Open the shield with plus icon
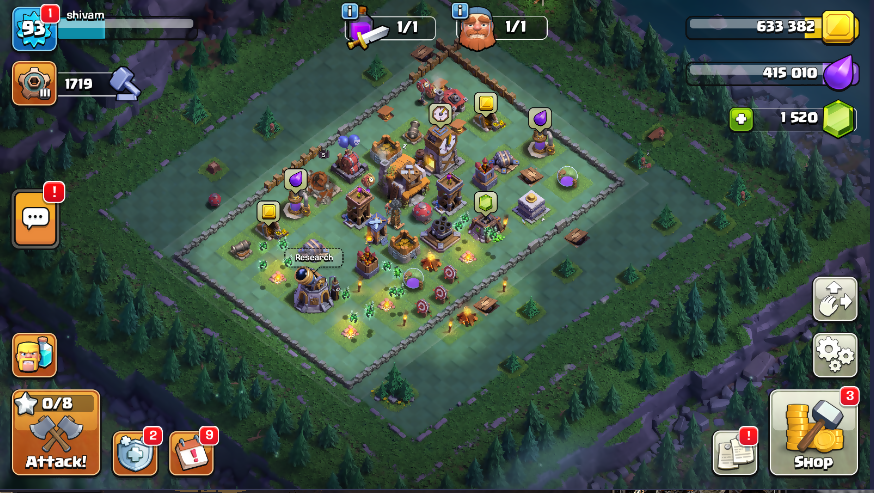Image resolution: width=874 pixels, height=493 pixels. click(x=135, y=454)
